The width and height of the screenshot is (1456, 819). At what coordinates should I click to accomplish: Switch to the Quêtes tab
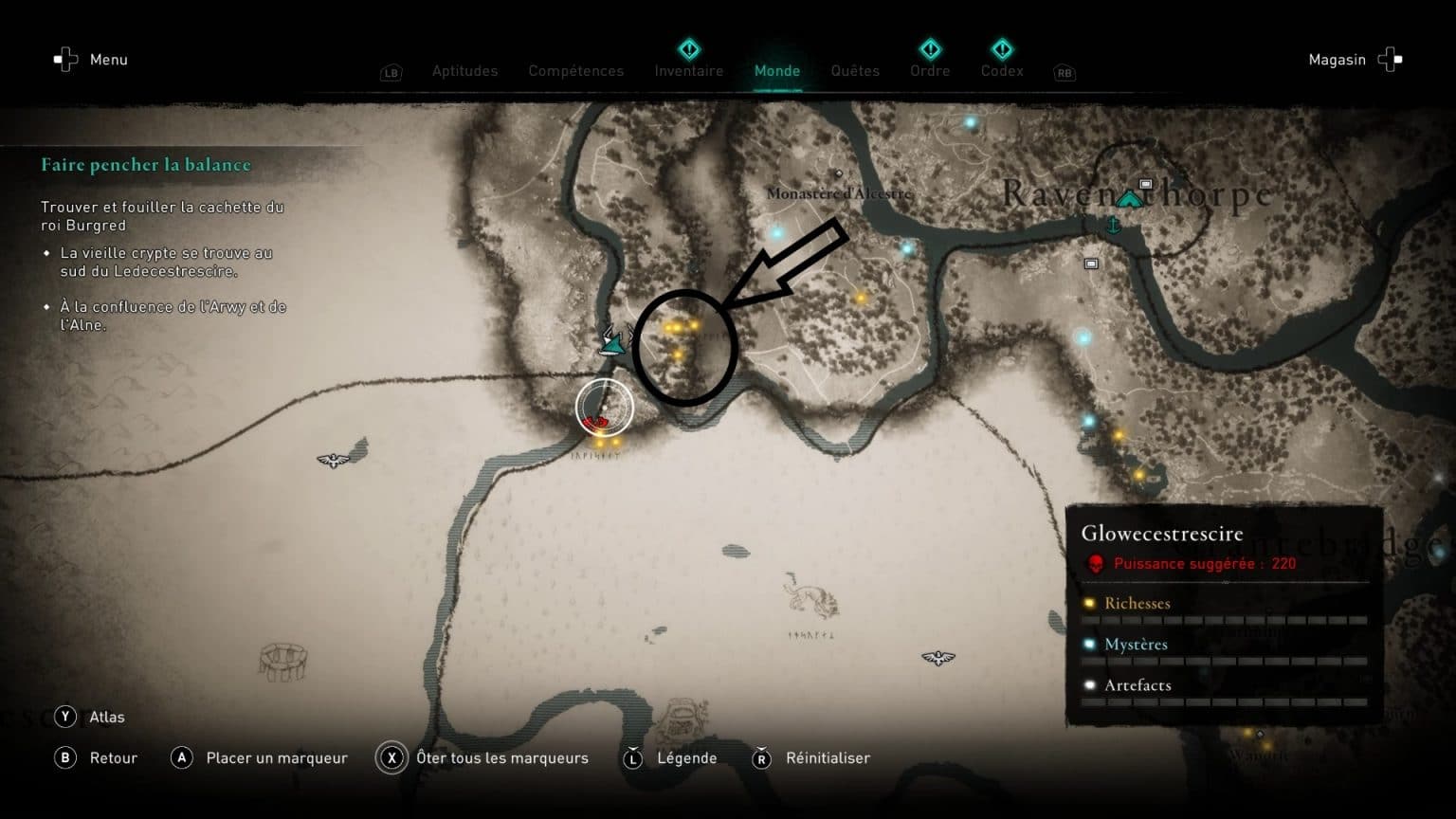854,70
